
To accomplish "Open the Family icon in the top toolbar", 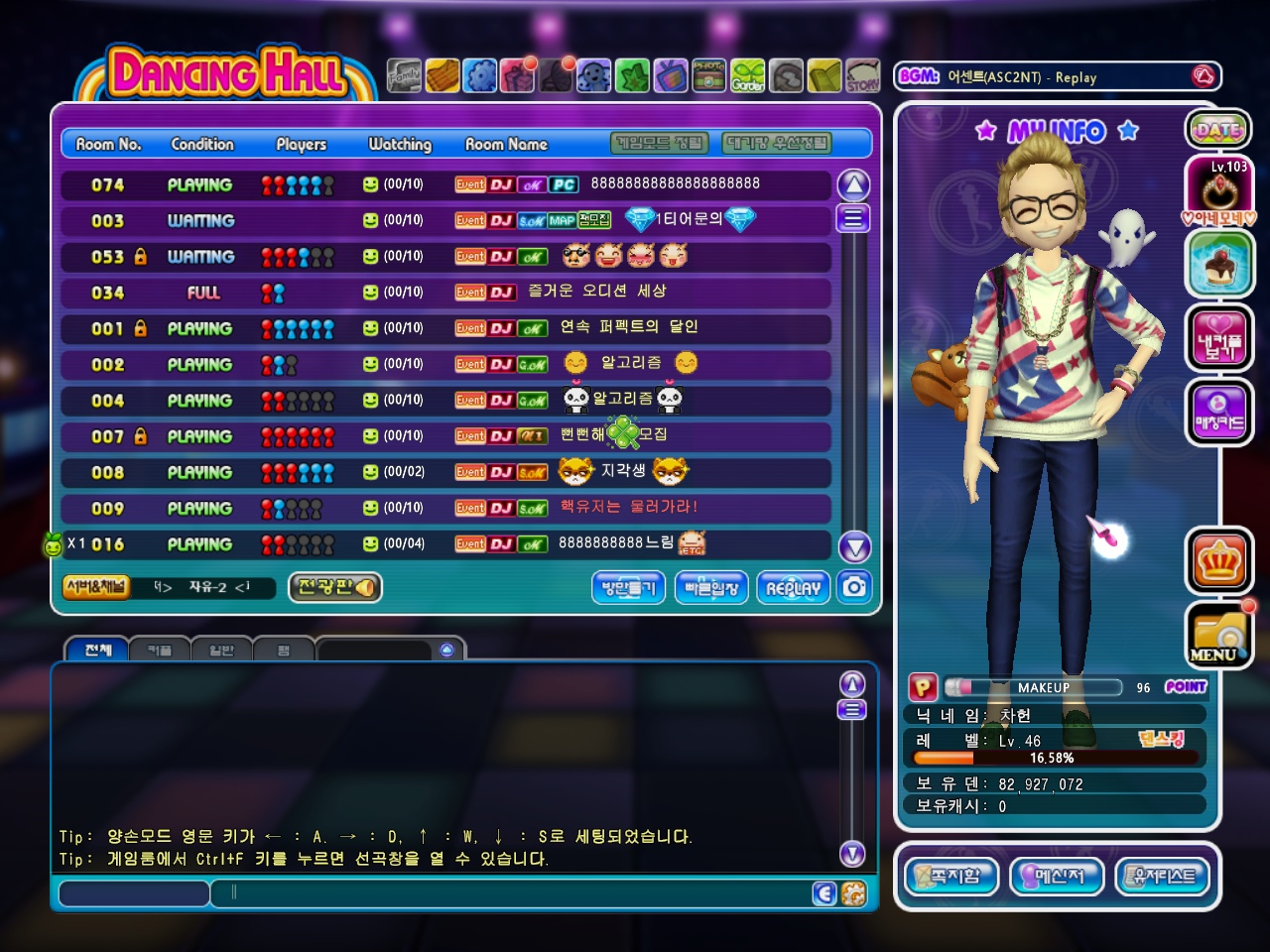I will click(404, 75).
